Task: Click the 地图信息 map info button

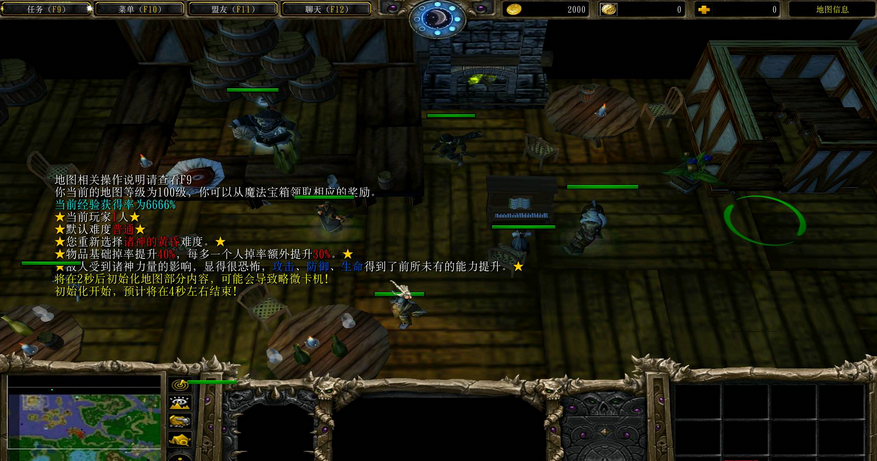Action: pyautogui.click(x=831, y=9)
